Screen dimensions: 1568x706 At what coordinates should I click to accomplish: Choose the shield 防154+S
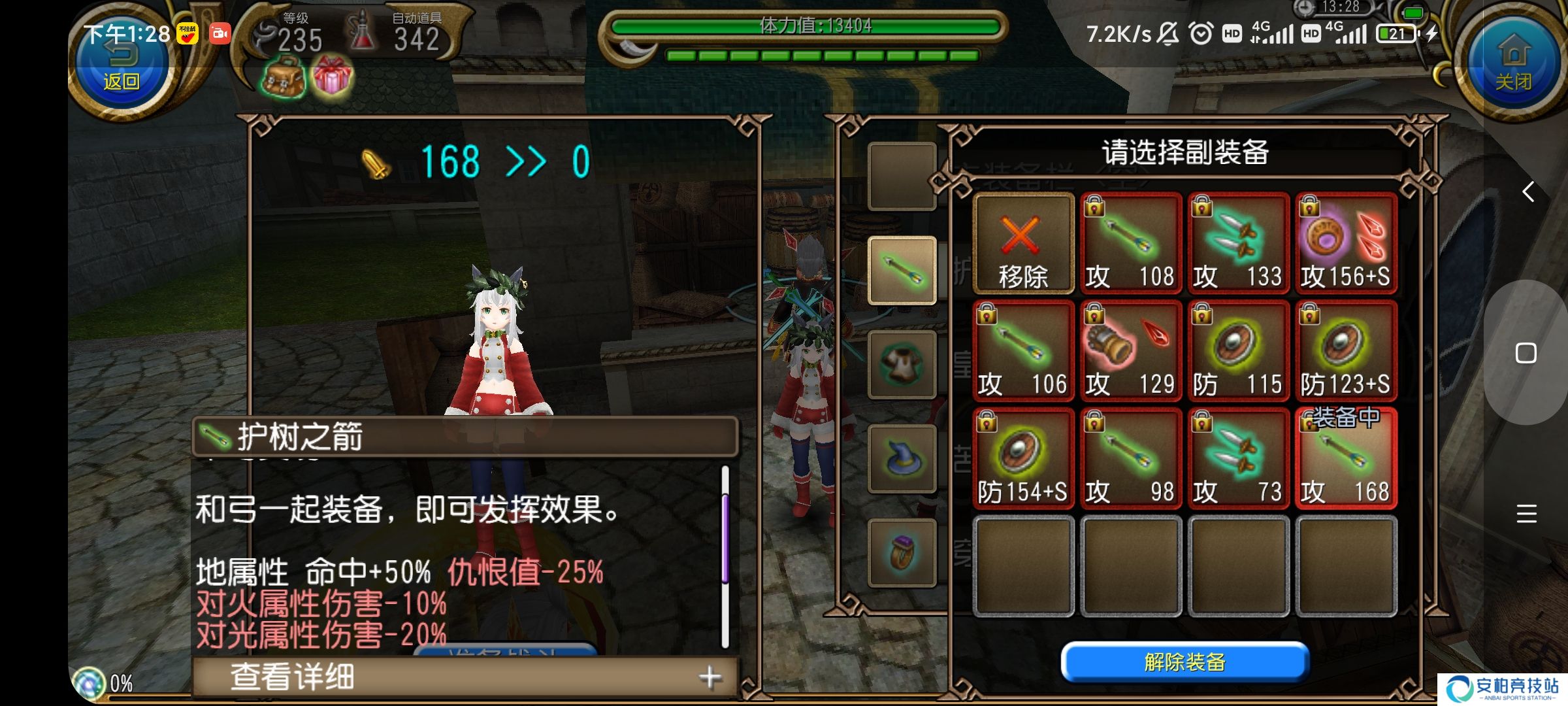click(1023, 459)
